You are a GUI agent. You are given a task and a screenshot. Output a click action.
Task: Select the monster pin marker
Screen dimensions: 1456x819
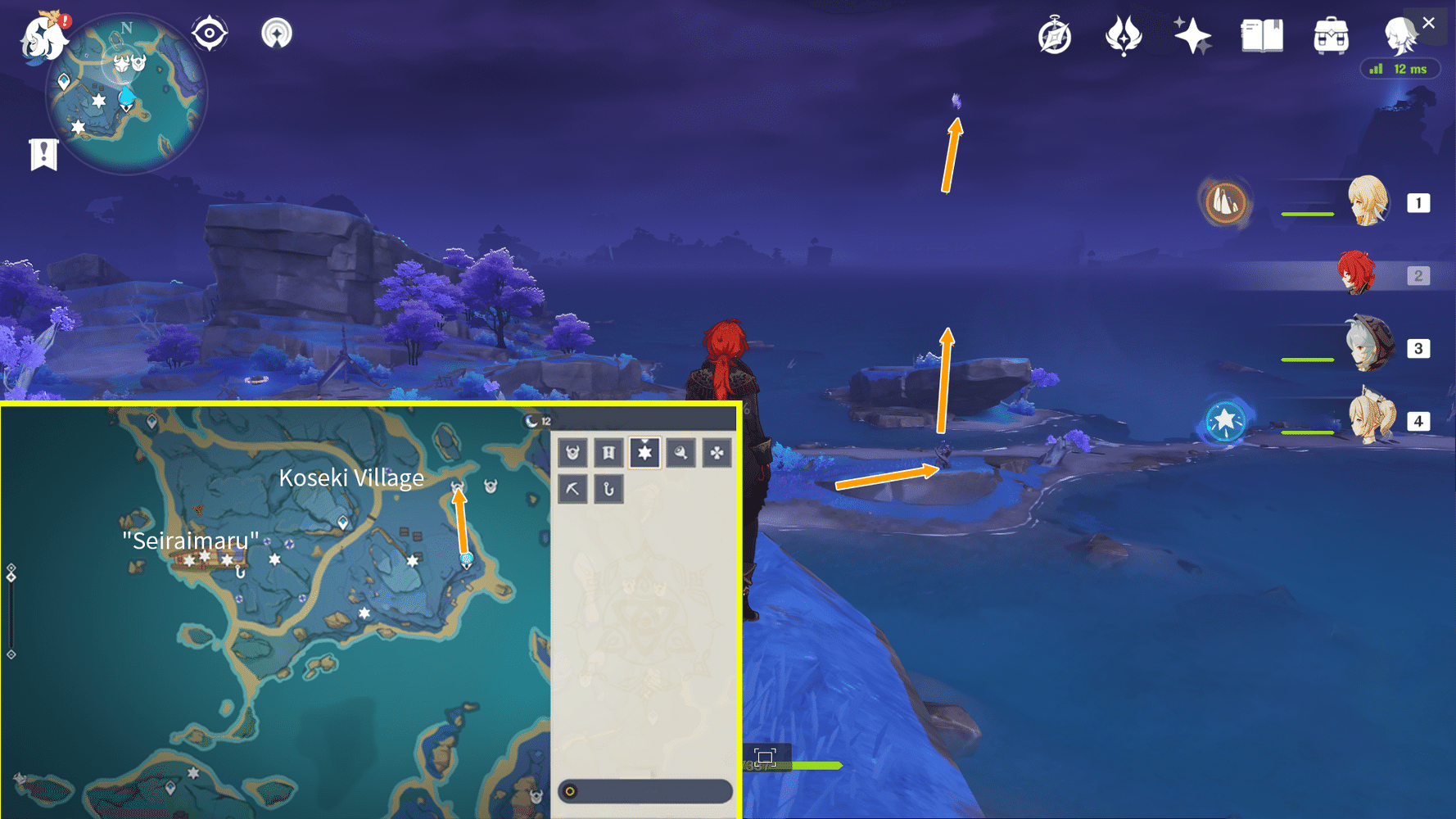(573, 453)
